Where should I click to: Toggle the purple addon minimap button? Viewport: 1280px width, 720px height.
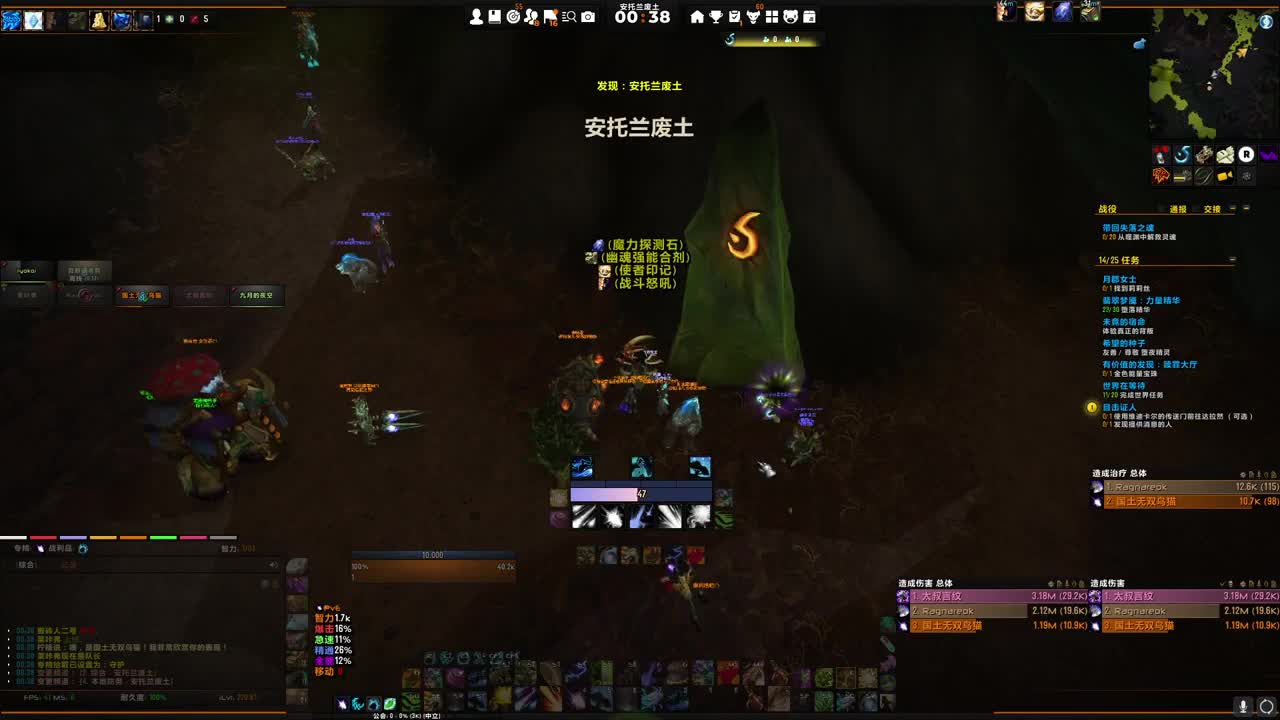(x=1267, y=154)
